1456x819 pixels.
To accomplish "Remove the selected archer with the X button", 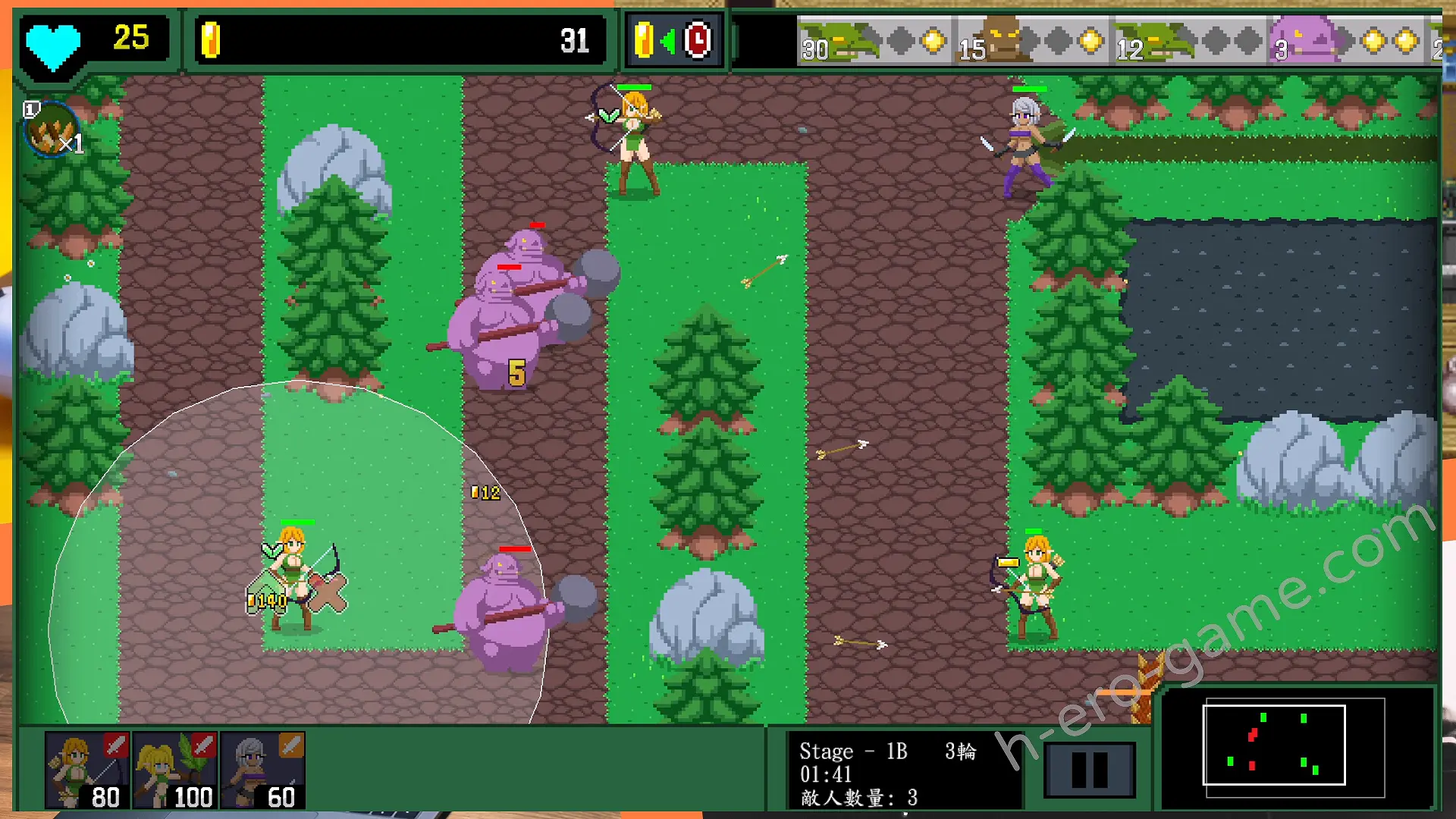I will 328,594.
